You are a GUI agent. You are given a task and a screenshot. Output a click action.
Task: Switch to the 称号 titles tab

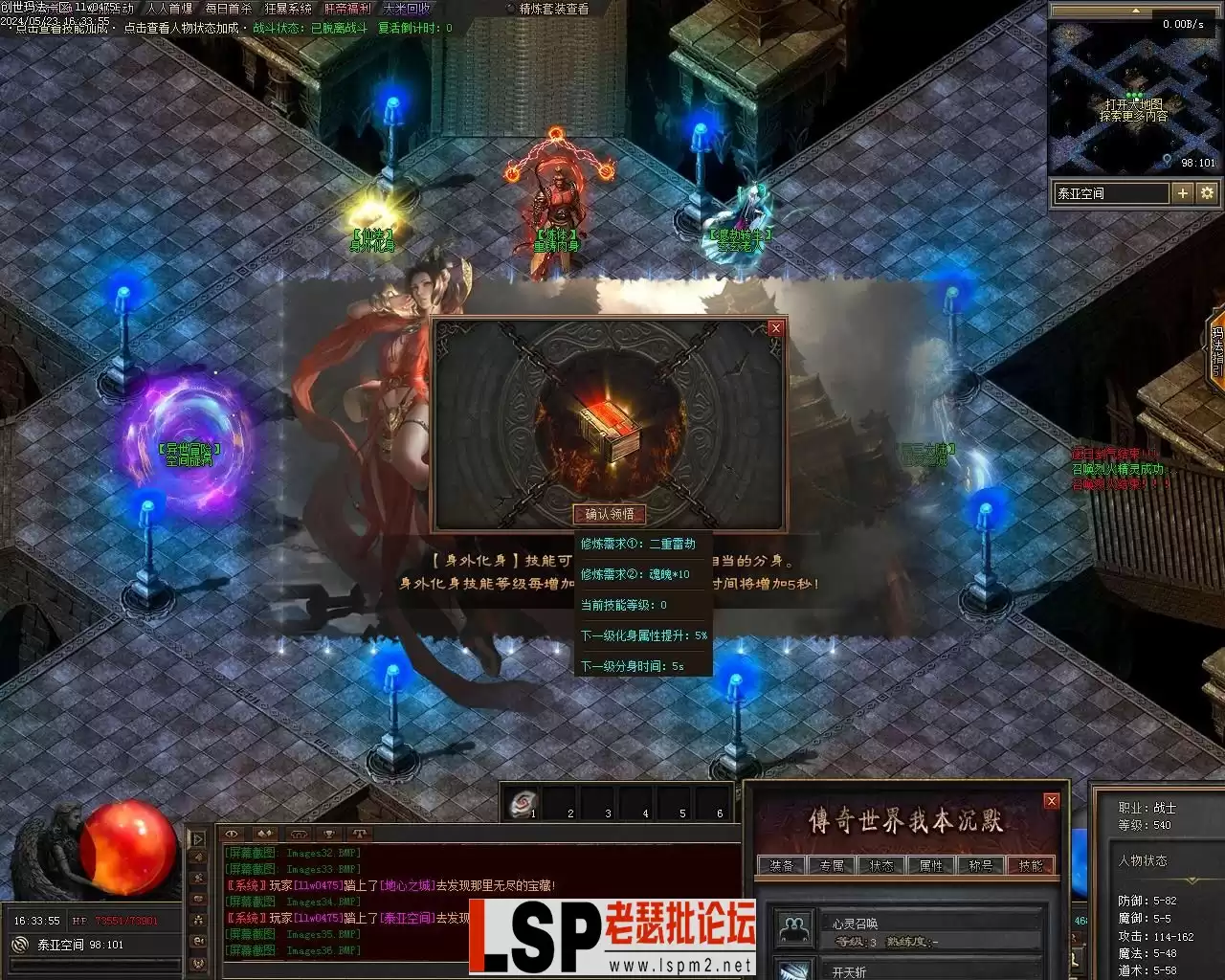click(x=980, y=865)
